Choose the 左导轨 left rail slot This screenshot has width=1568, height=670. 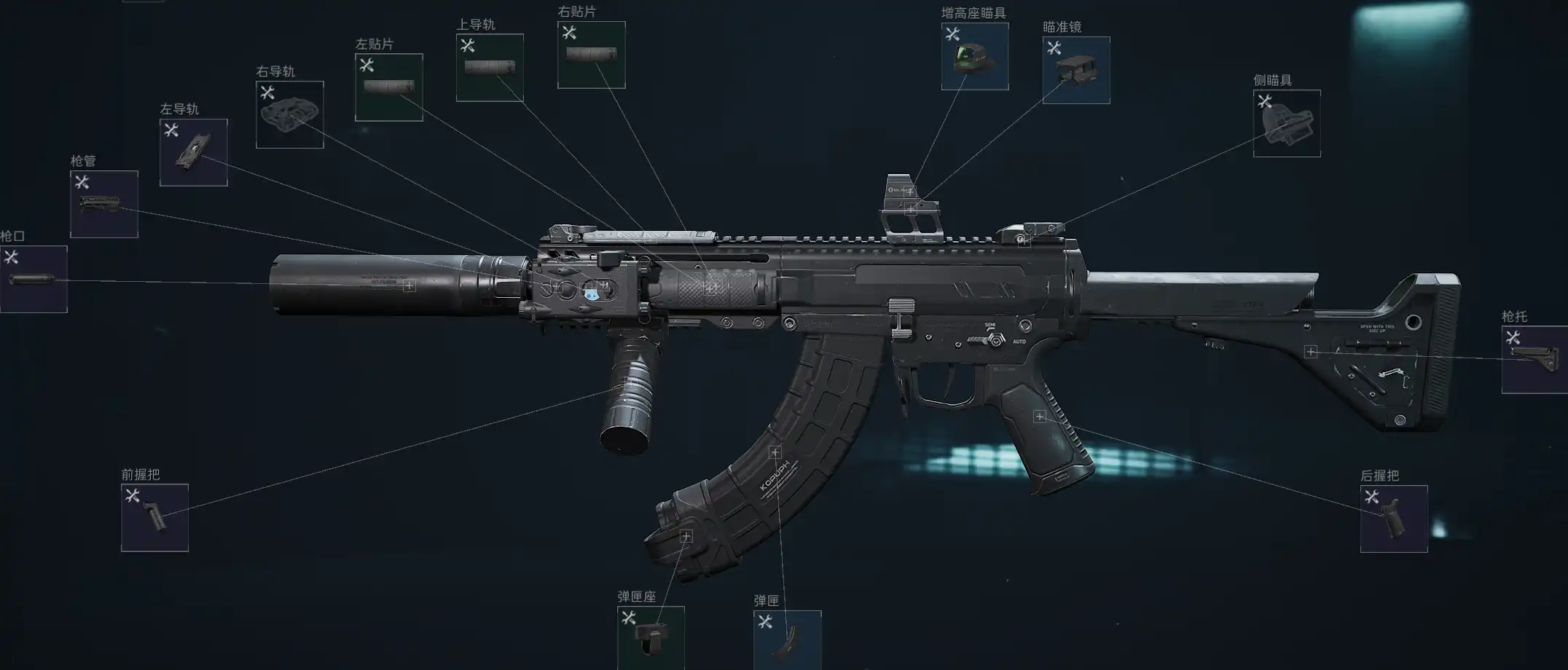pyautogui.click(x=194, y=152)
